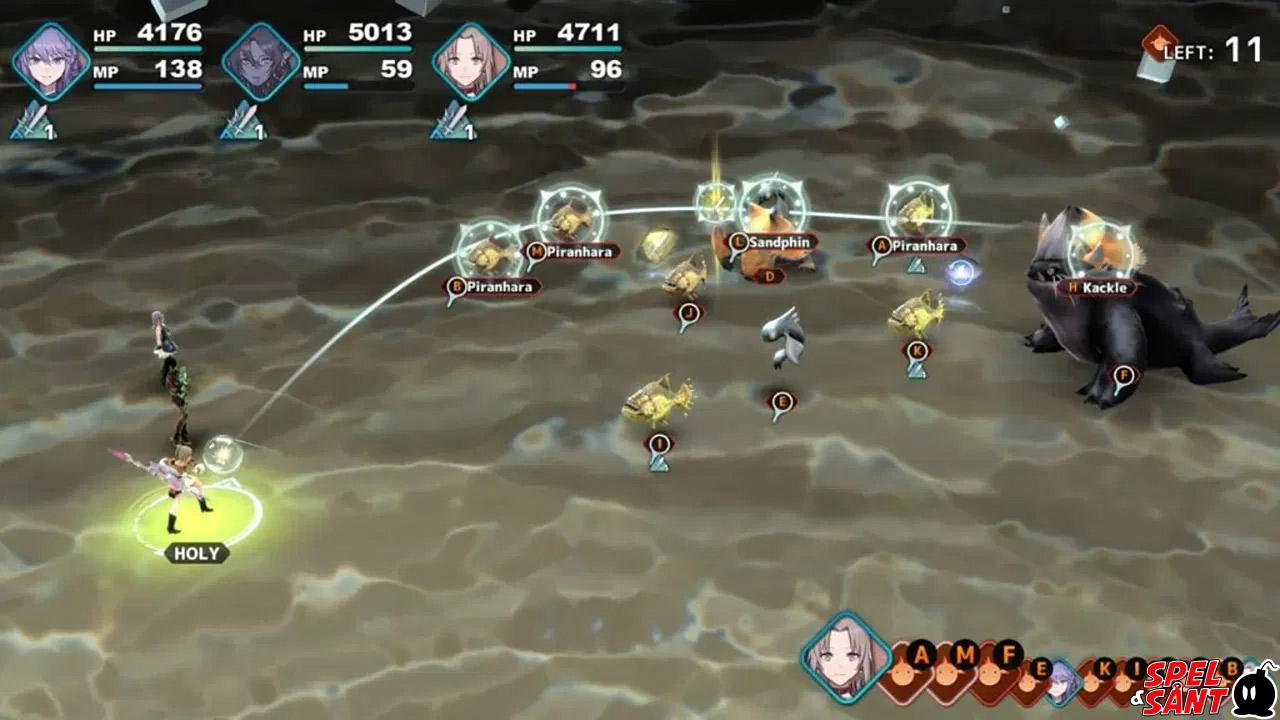This screenshot has width=1280, height=720.
Task: Pick the enemy marker labeled K
Action: [x=916, y=351]
